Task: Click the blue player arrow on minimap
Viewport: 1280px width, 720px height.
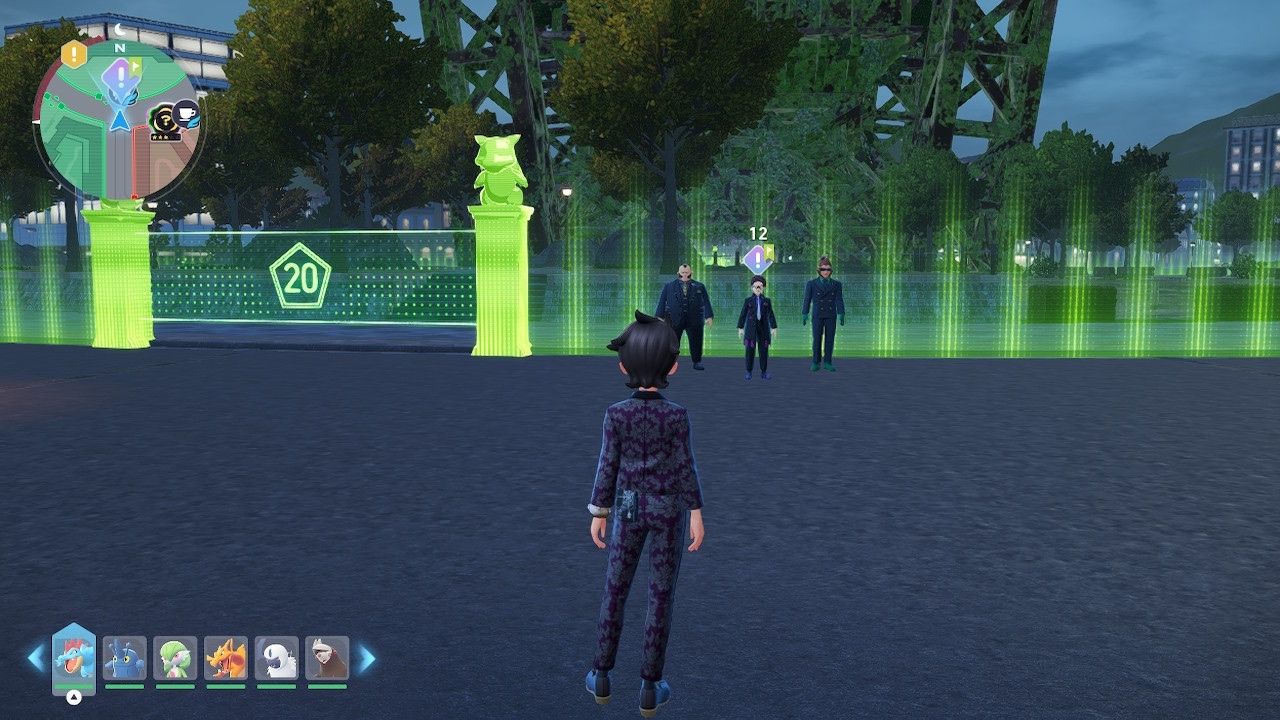Action: pos(119,120)
